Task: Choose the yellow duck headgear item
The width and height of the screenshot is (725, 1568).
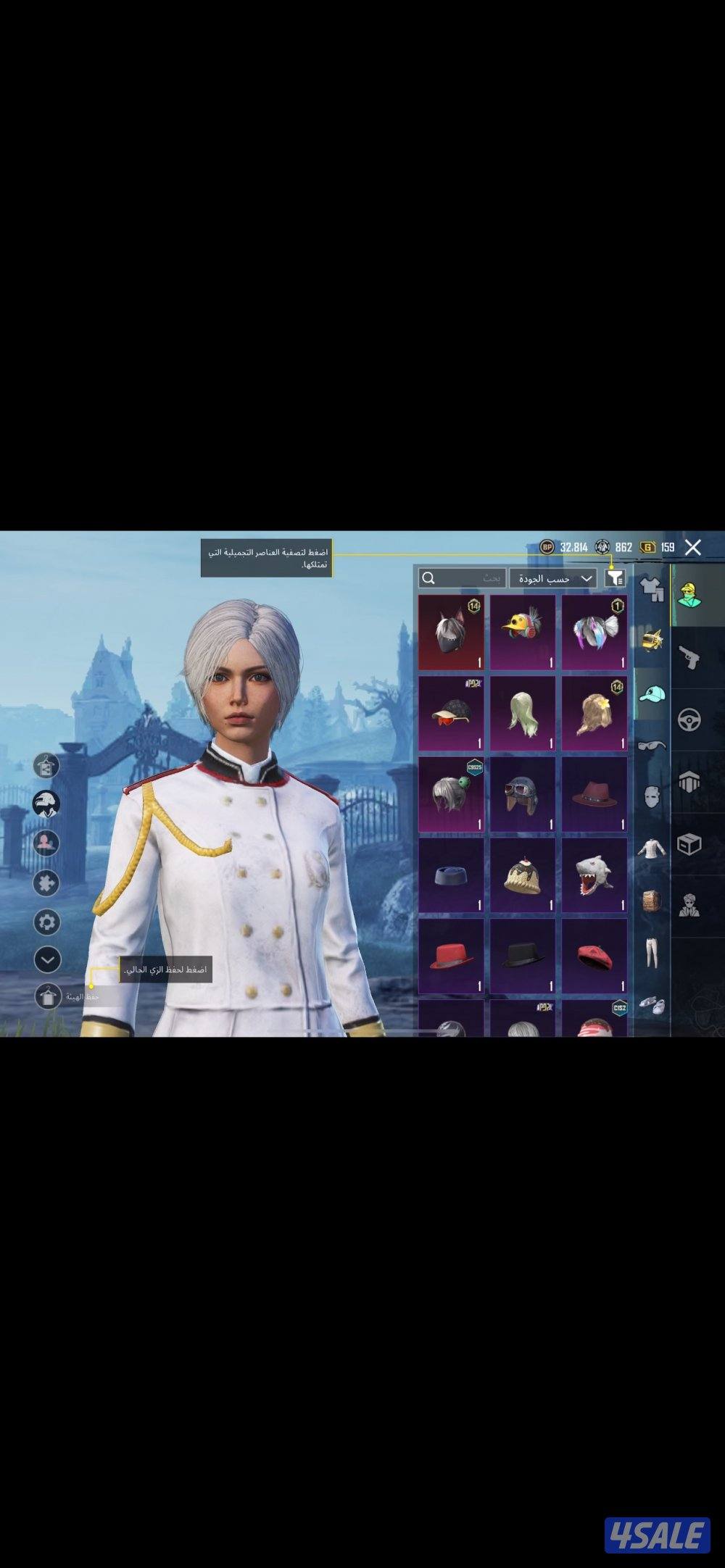Action: (x=523, y=633)
